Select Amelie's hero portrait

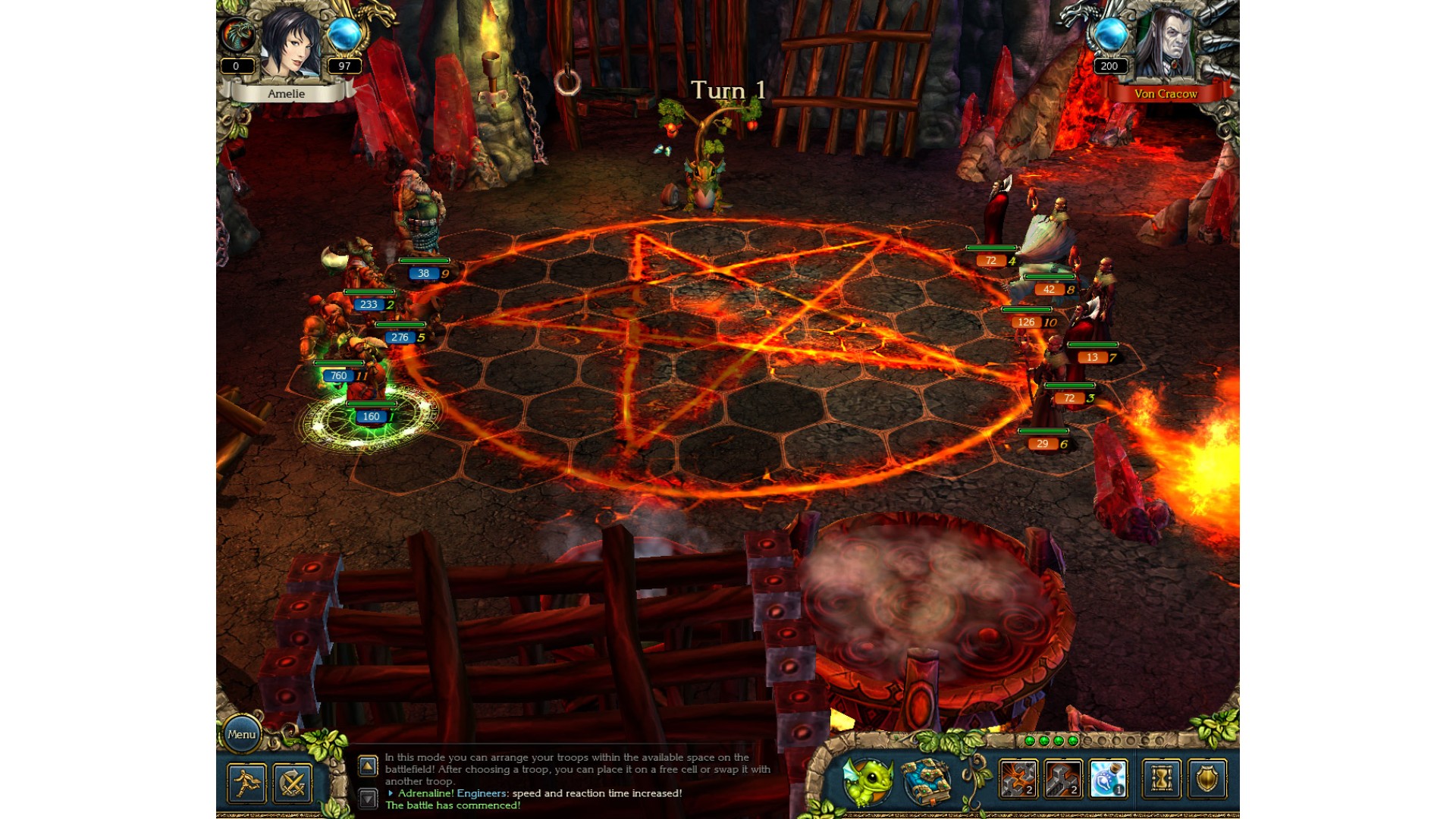point(290,44)
